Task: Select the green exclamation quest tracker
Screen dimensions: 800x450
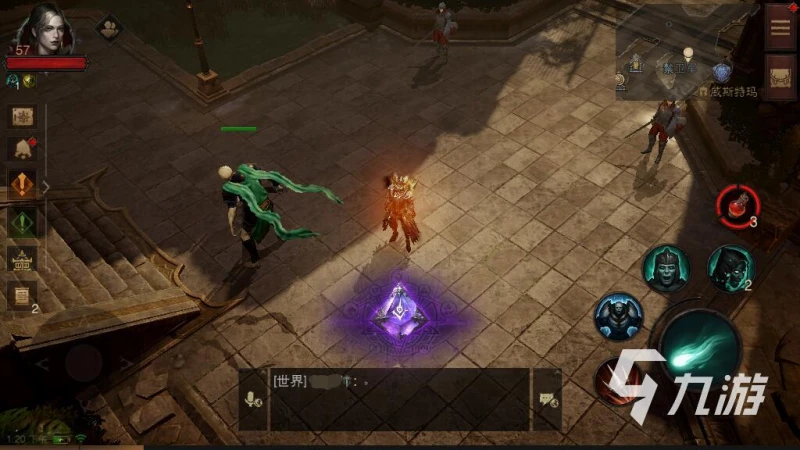Action: coord(22,222)
